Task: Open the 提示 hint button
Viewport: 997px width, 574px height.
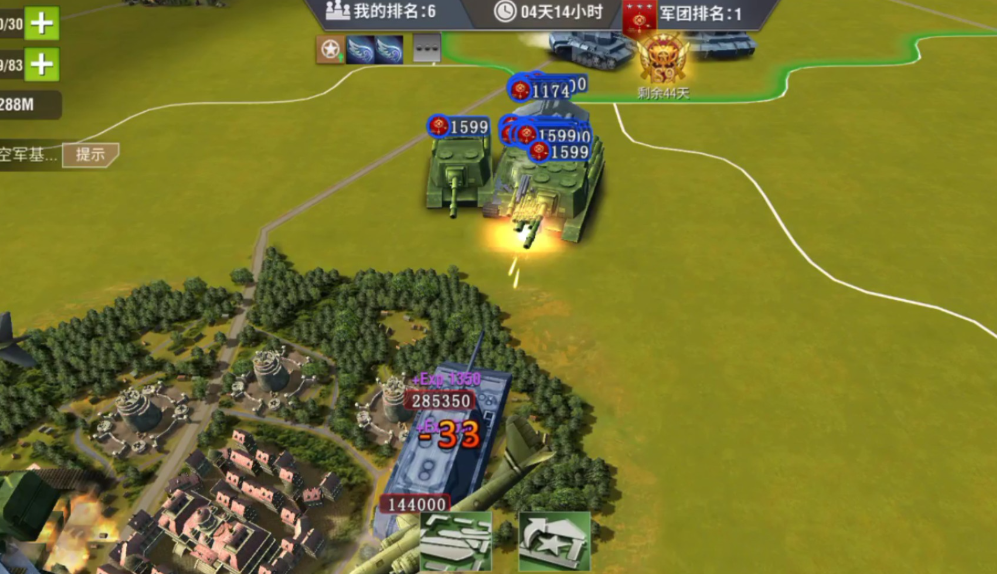Action: (x=90, y=155)
